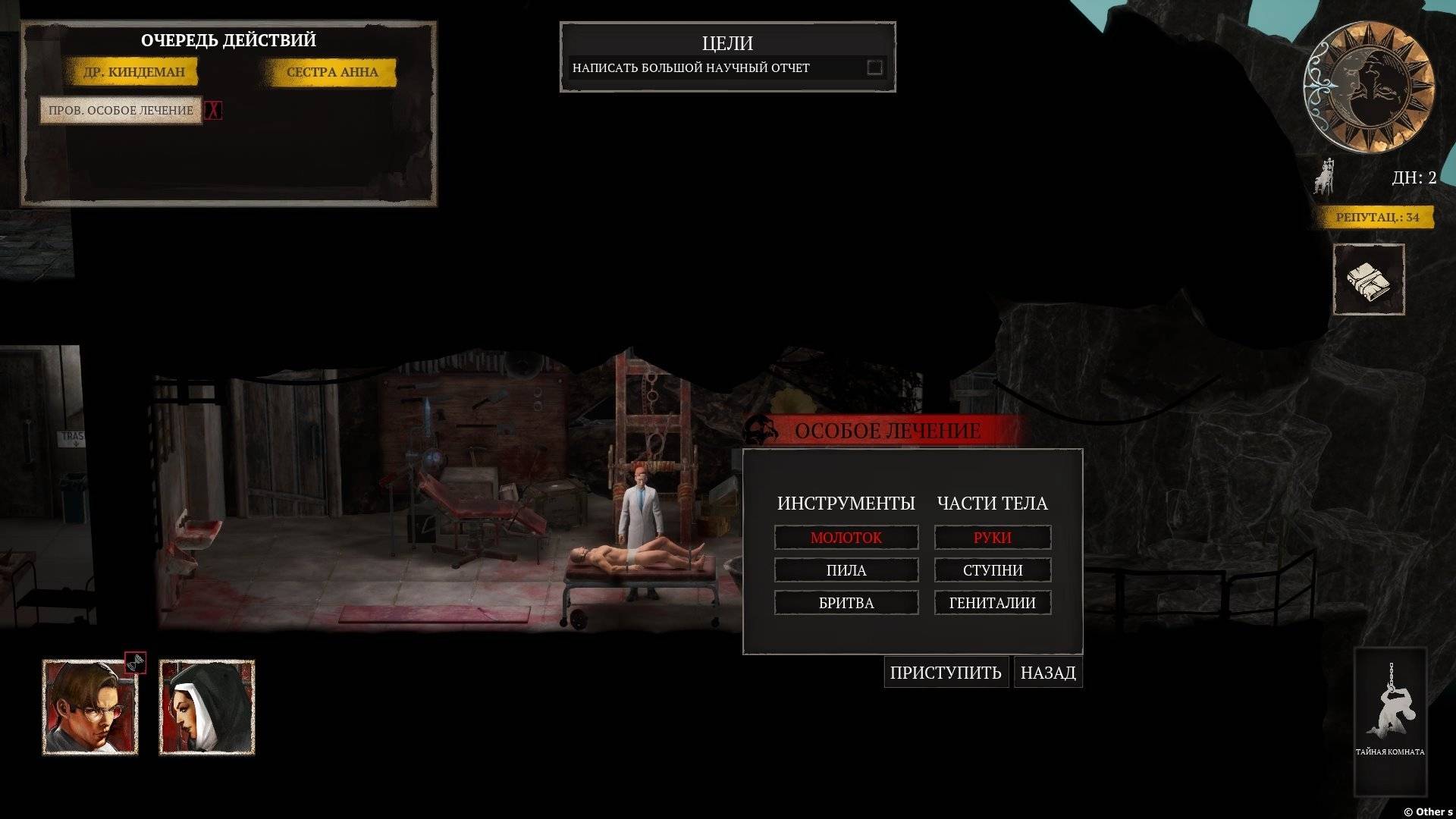Select the nun nurse portrait
The image size is (1456, 819).
(x=207, y=708)
